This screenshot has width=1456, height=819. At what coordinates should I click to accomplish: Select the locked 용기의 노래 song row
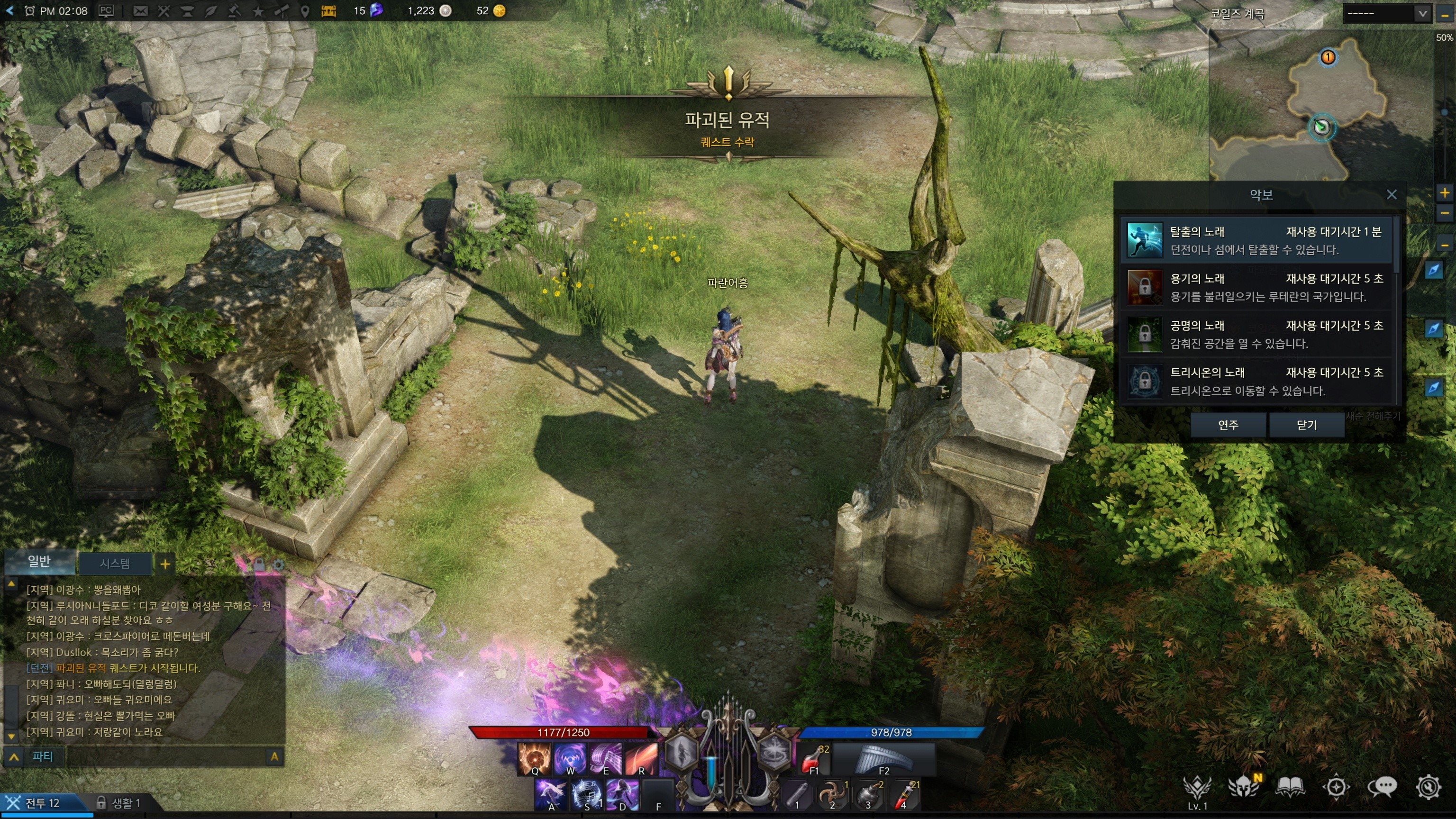point(1256,287)
